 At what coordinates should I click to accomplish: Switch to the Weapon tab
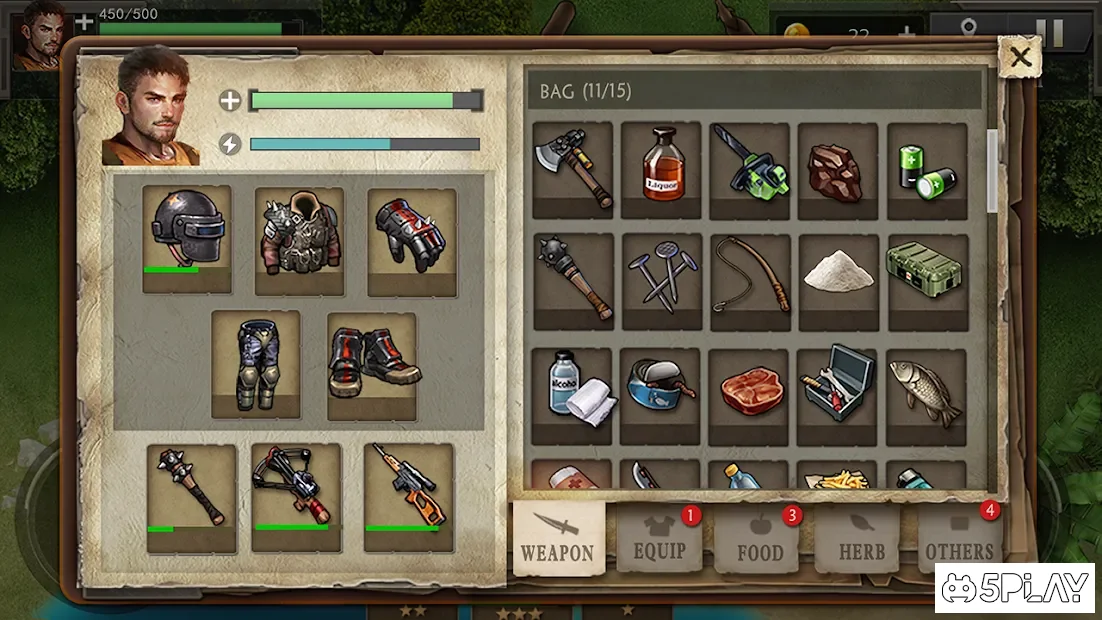click(x=558, y=538)
